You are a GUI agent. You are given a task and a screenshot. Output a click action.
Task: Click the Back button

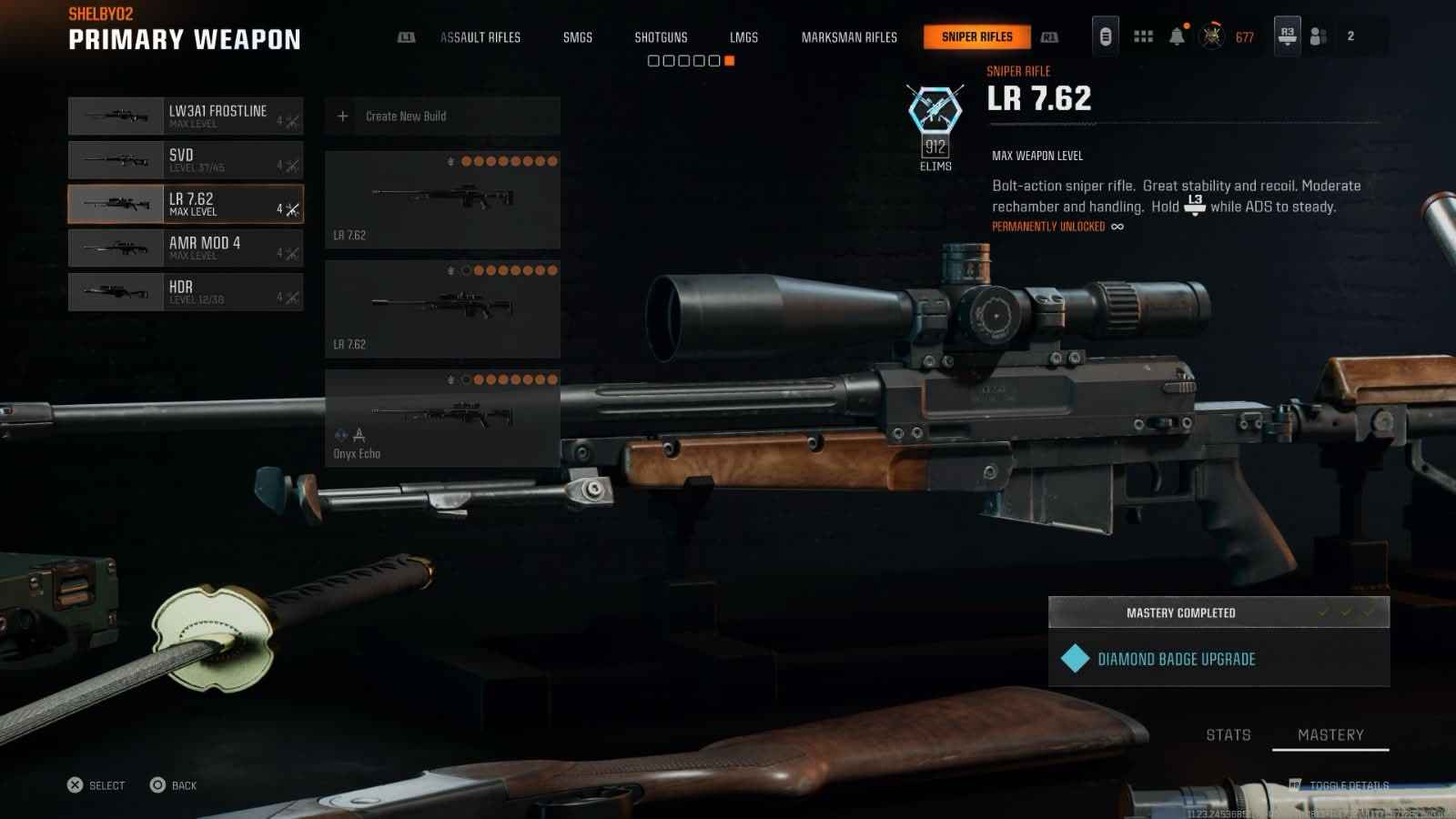[173, 785]
